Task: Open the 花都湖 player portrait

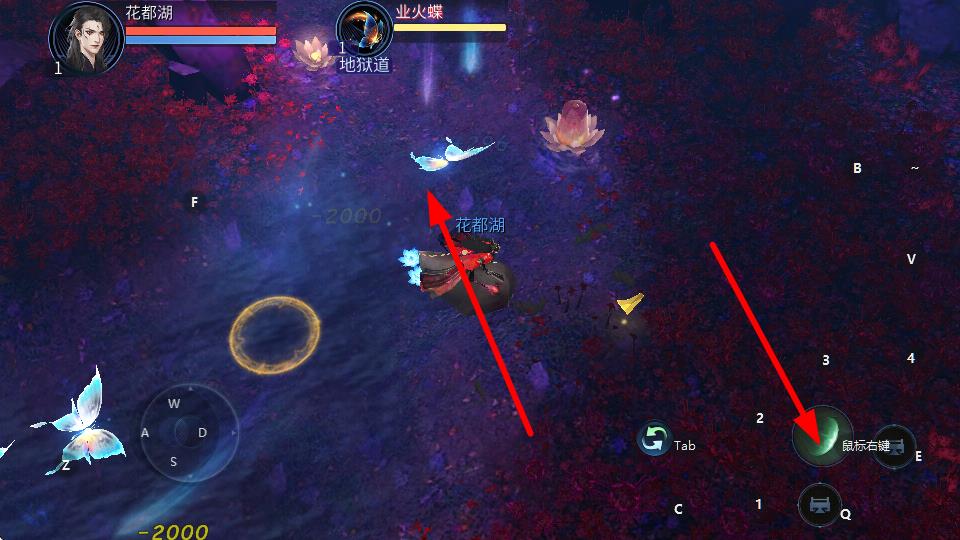Action: point(87,36)
